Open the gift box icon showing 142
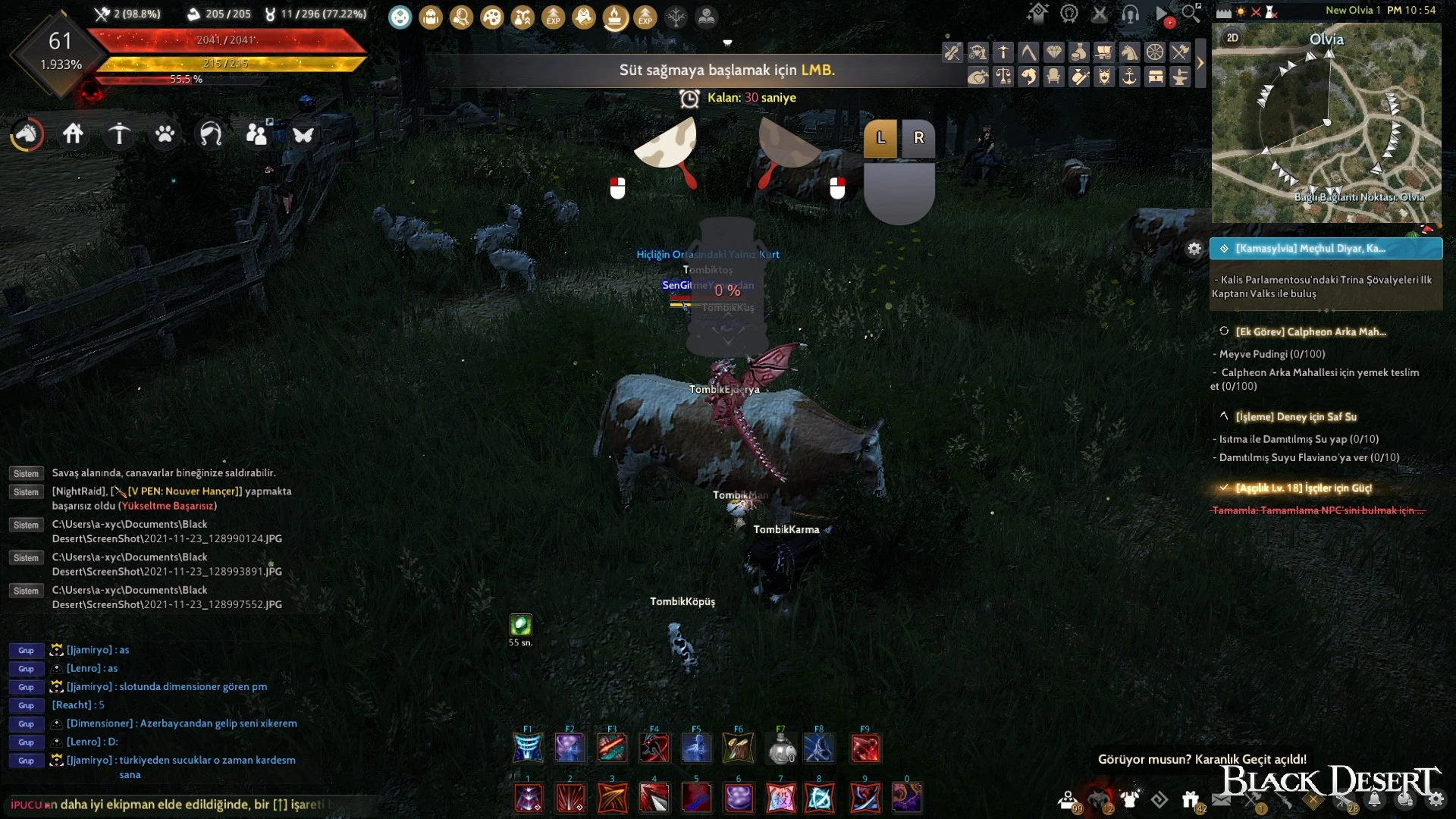 point(1190,799)
